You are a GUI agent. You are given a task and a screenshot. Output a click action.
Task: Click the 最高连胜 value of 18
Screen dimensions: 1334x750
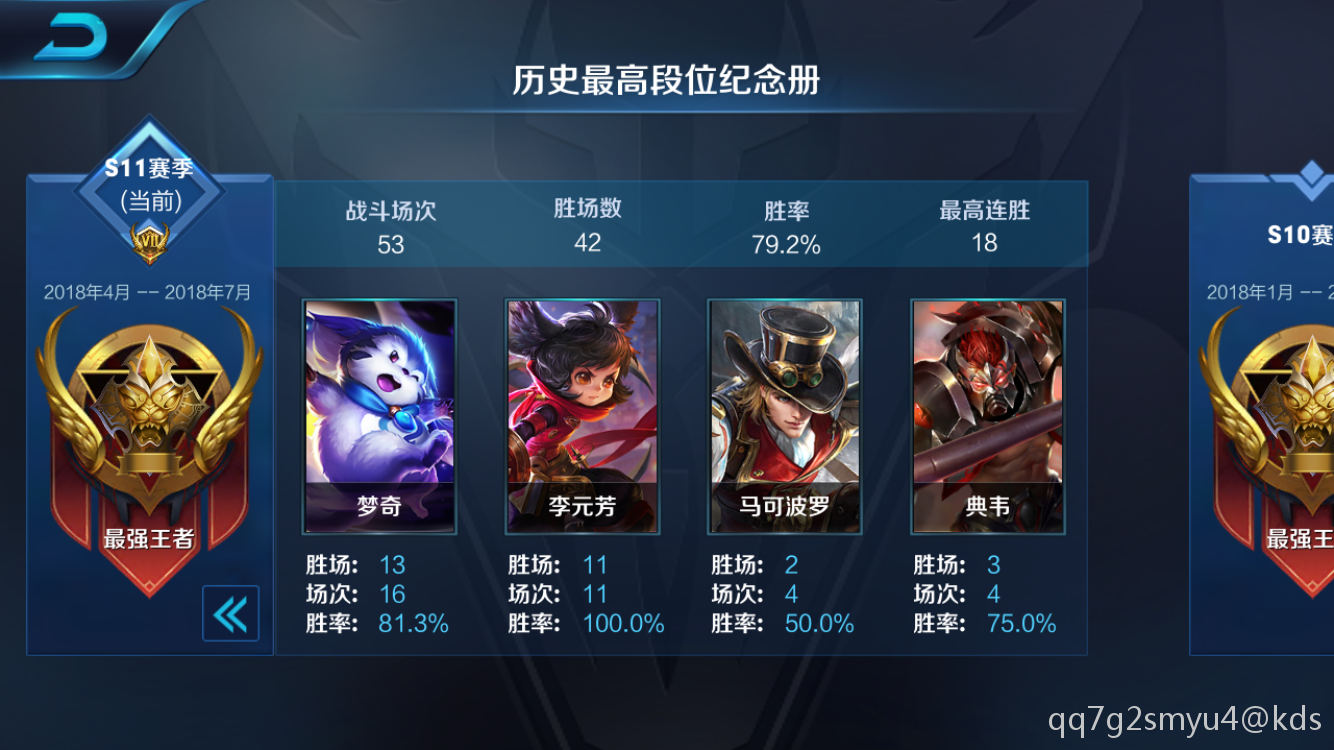tap(987, 225)
